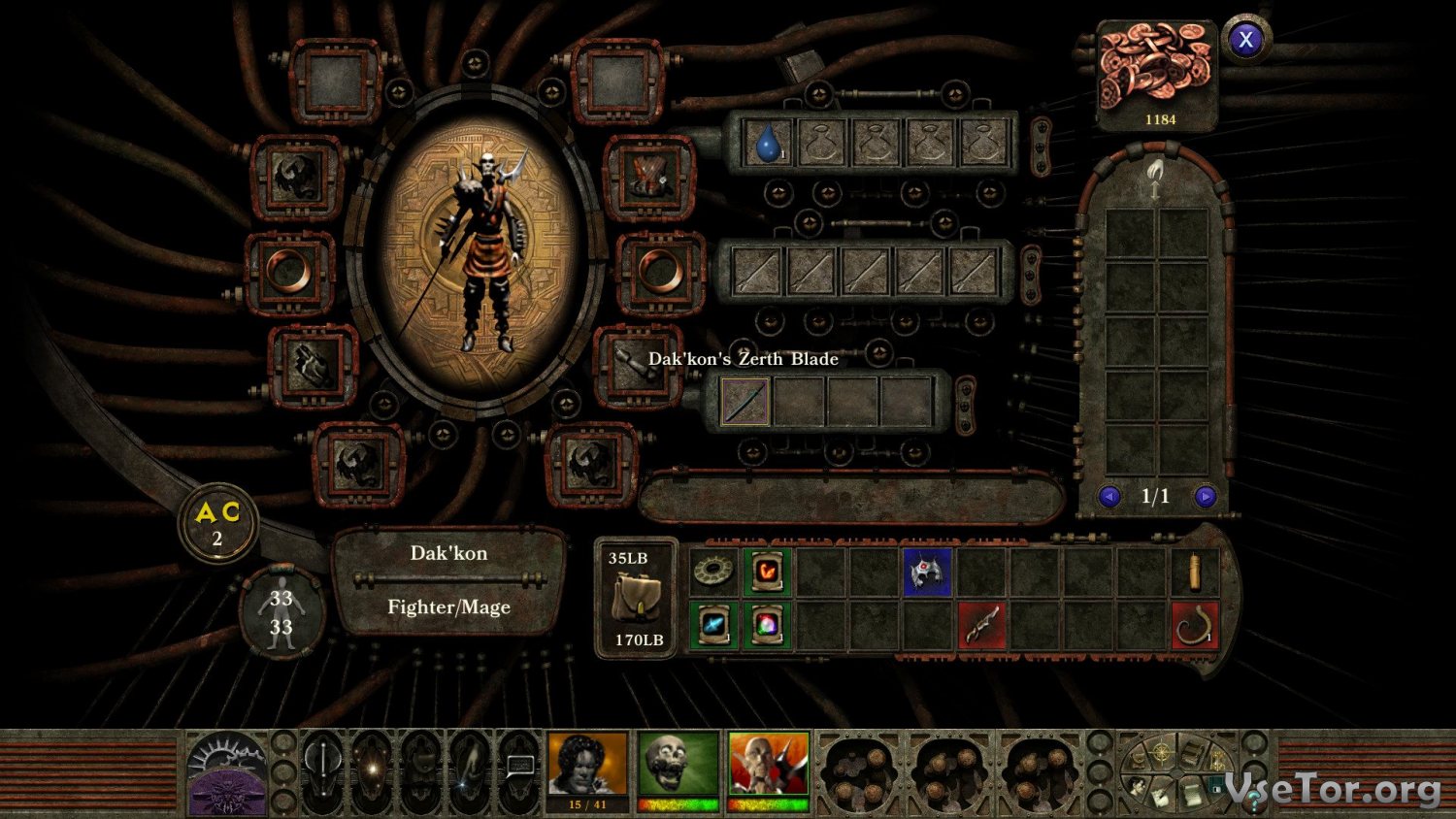
Task: Click the blue water drop quick item
Action: 769,144
